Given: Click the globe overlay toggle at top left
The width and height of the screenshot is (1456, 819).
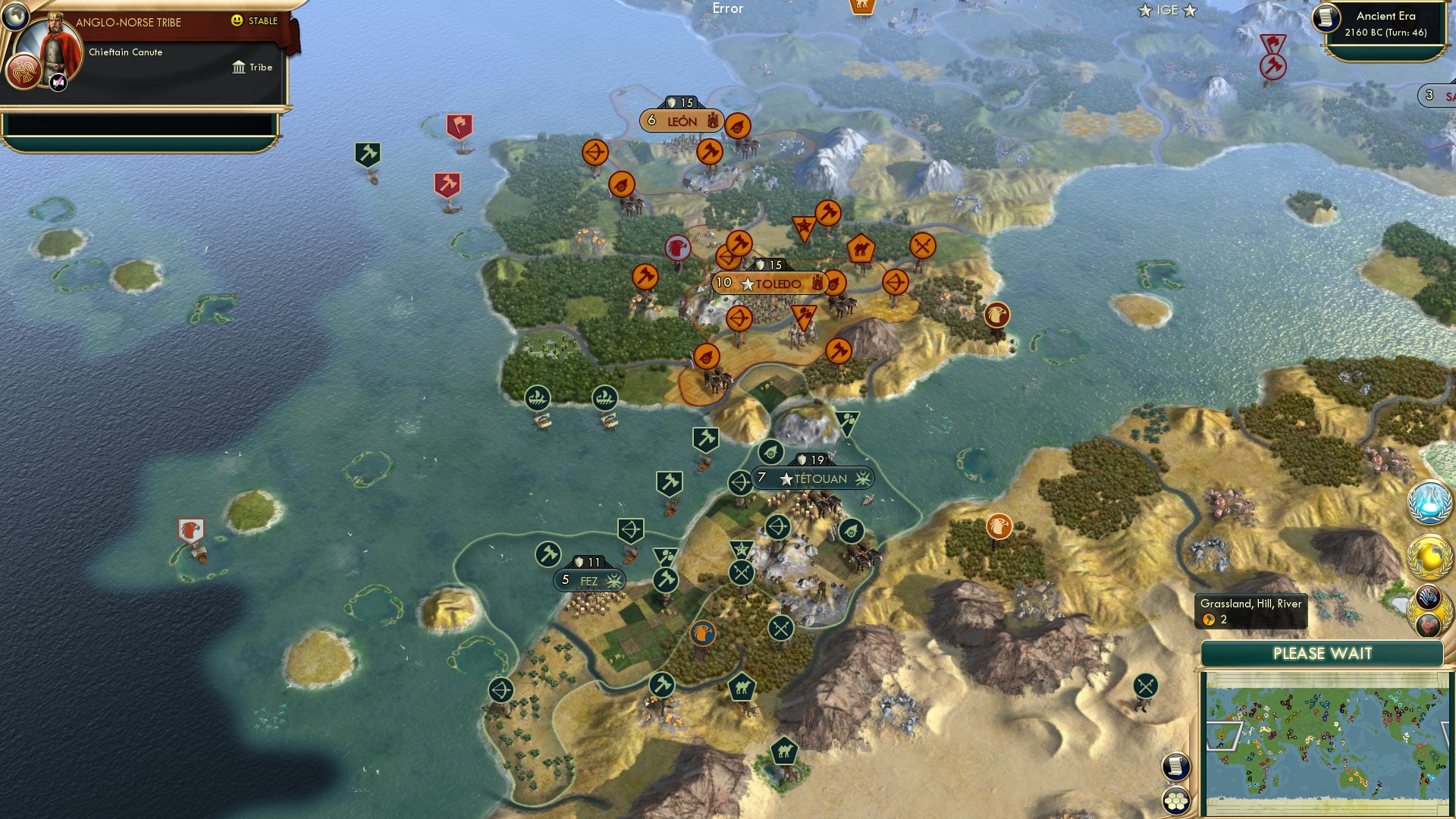Looking at the screenshot, I should (15, 17).
